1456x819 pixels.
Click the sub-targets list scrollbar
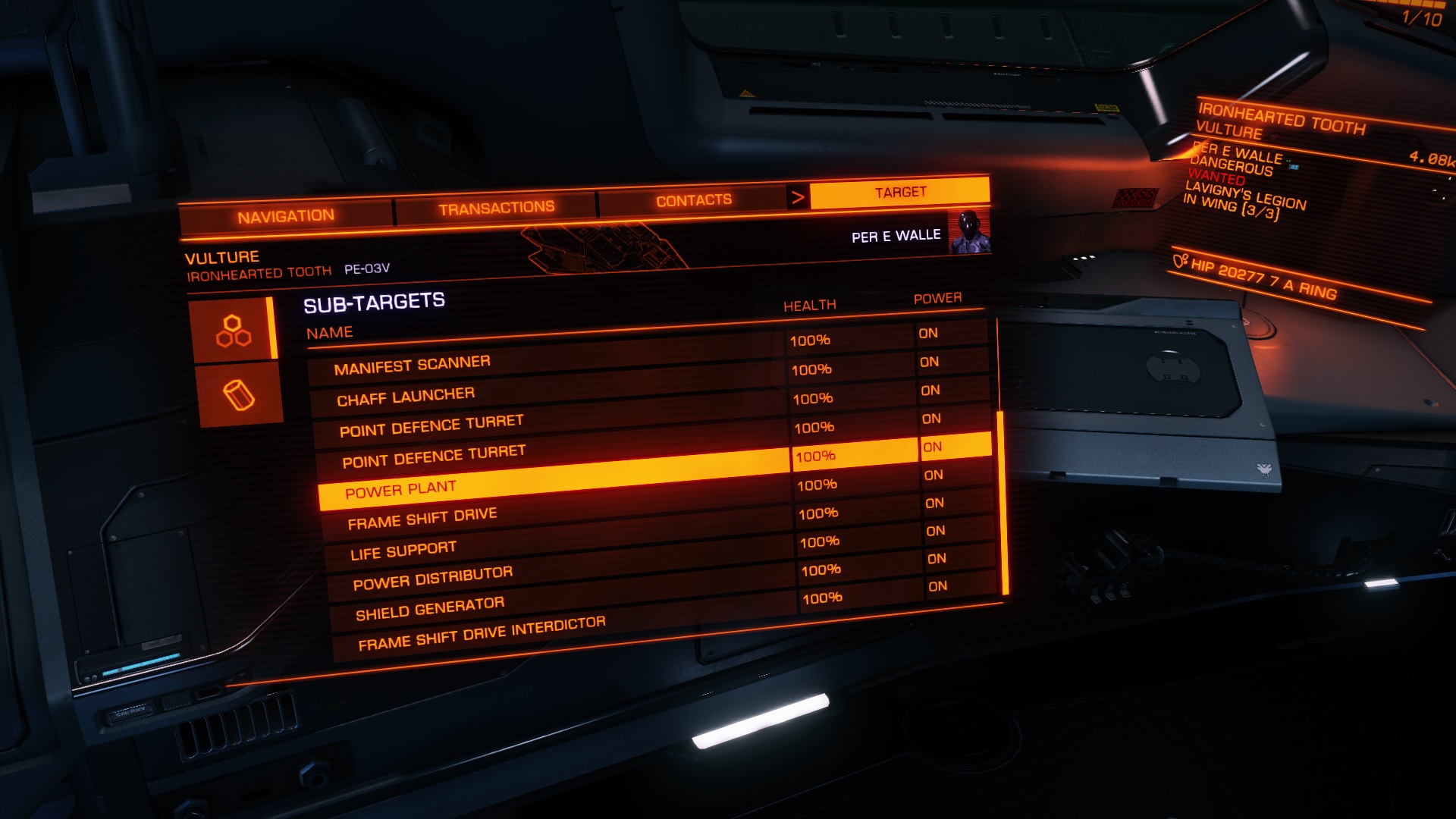click(1003, 502)
